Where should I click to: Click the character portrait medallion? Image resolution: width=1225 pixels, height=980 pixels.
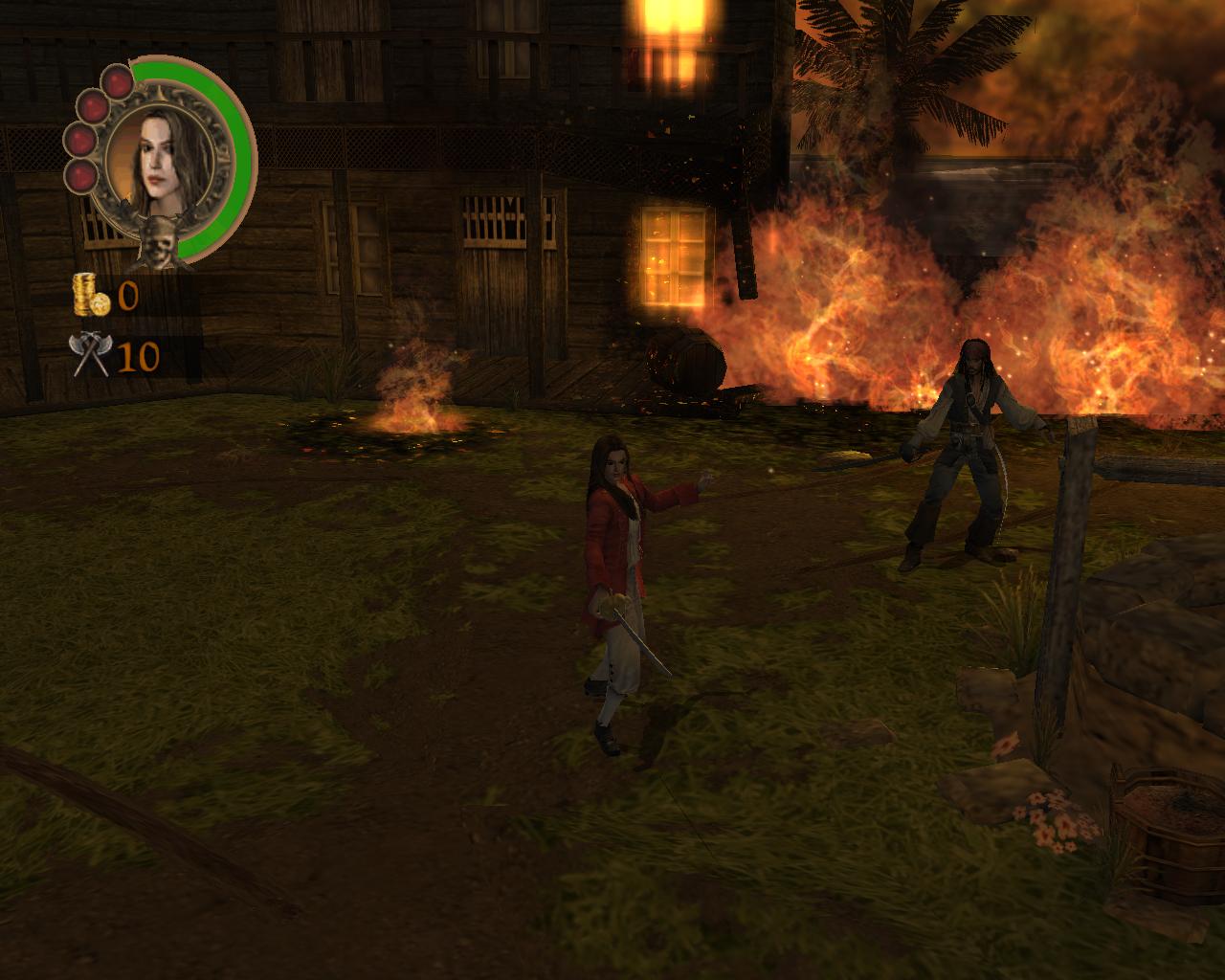[x=167, y=162]
